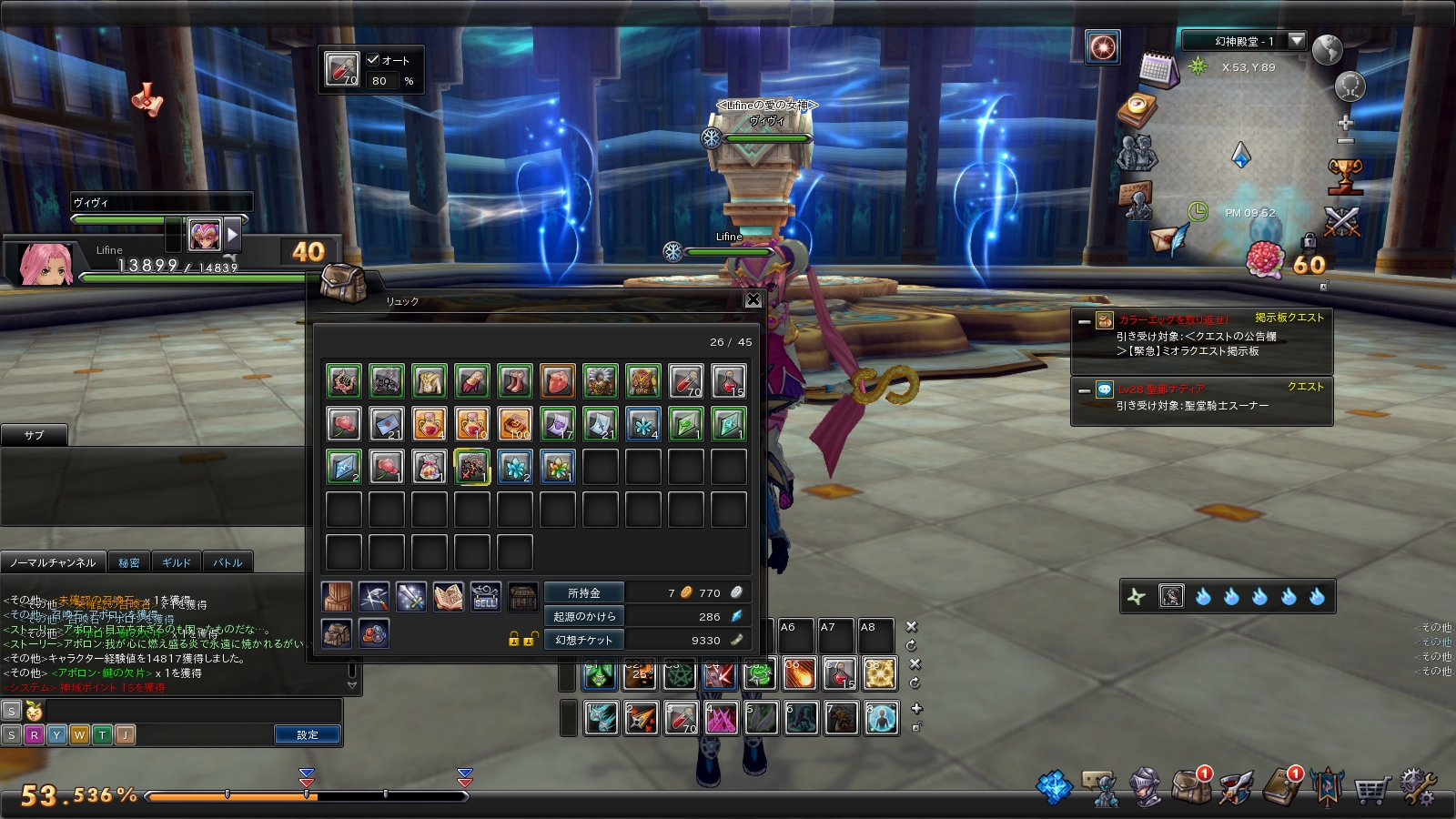This screenshot has width=1456, height=819.
Task: Choose the candy bag item slot
Action: (429, 467)
